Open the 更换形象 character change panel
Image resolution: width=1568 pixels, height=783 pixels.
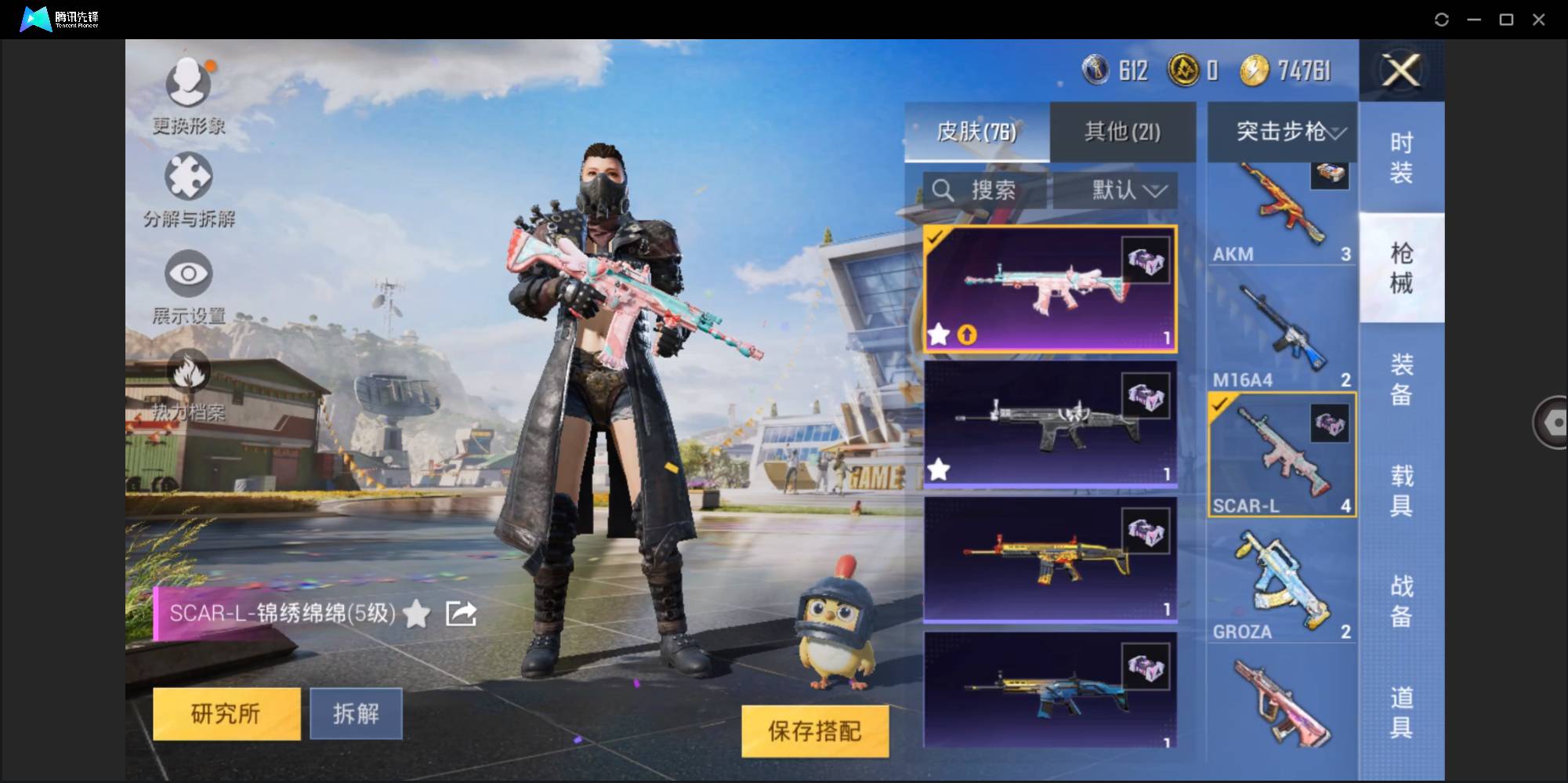187,82
